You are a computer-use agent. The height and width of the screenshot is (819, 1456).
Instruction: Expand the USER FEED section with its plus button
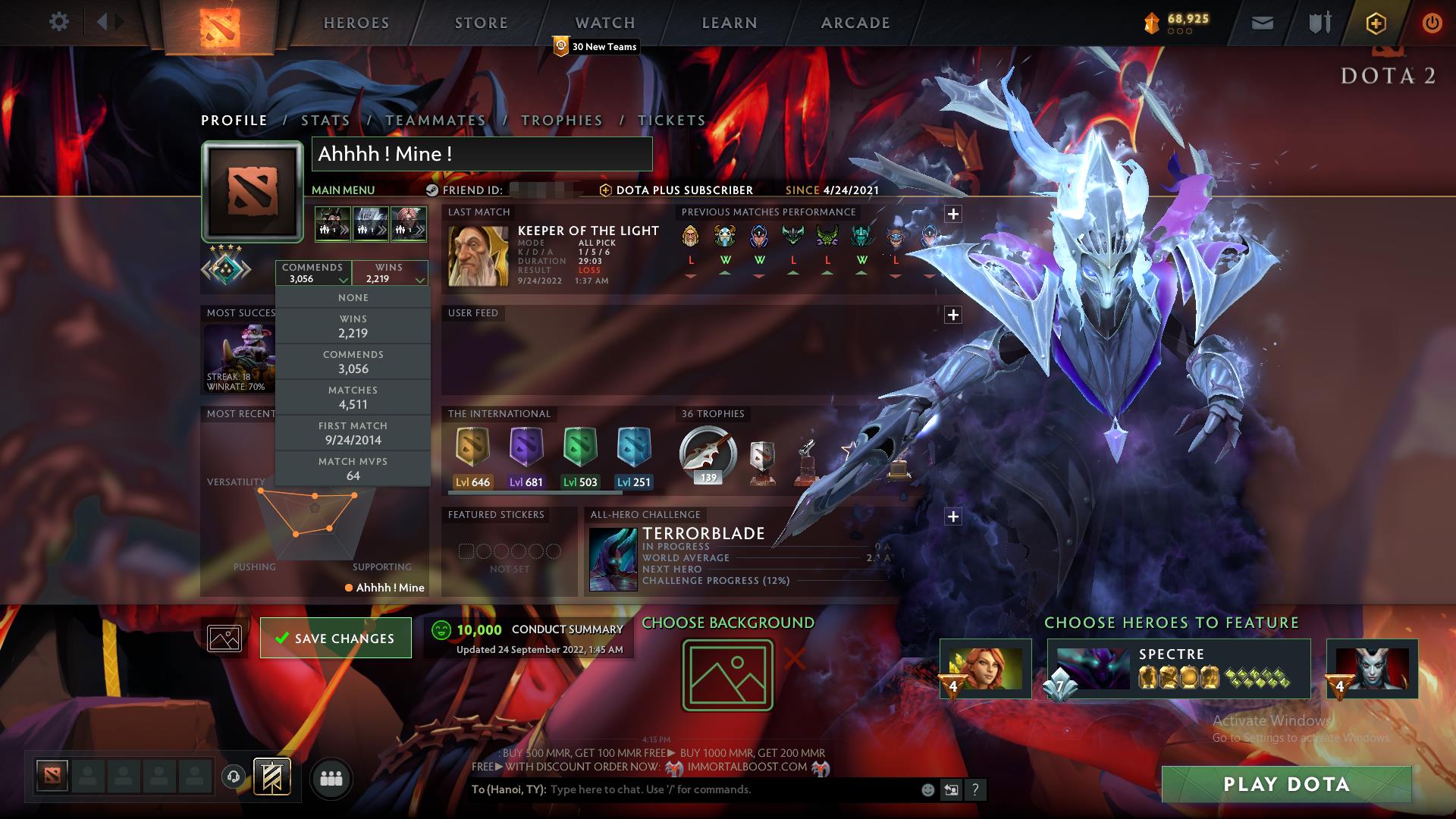coord(953,312)
